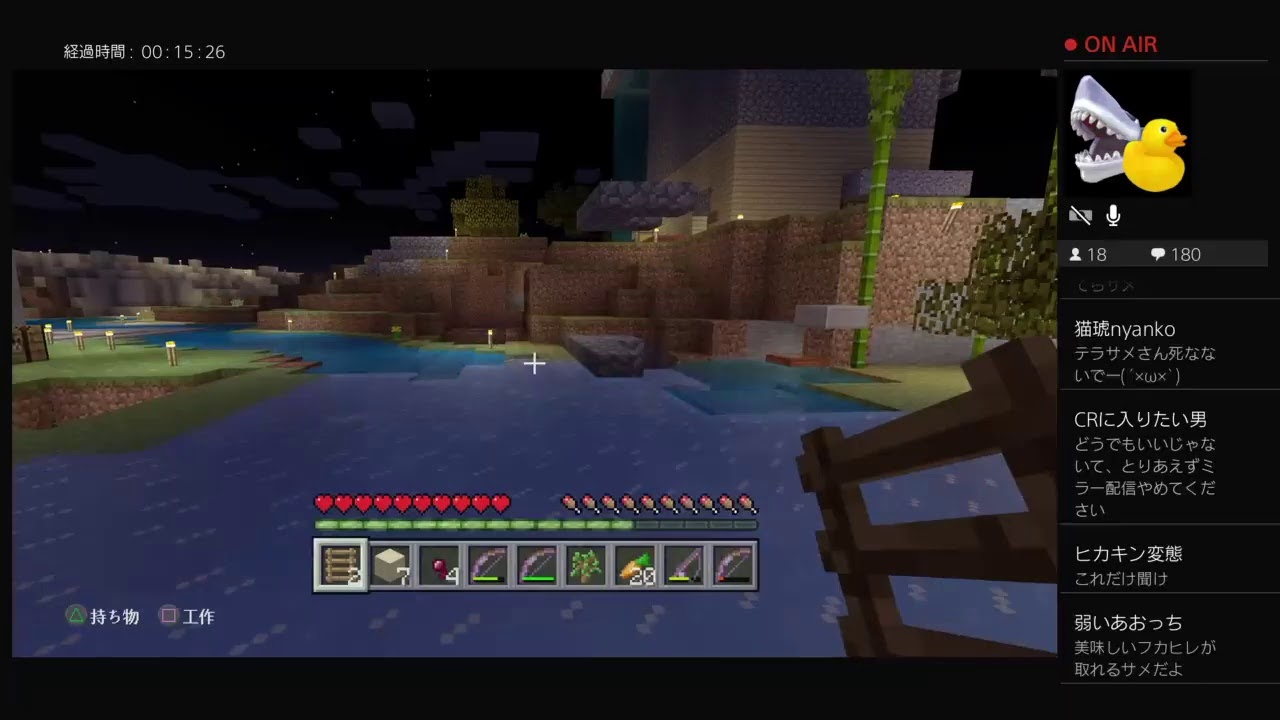Select the last bow in the hotbar
1280x720 pixels.
[736, 565]
